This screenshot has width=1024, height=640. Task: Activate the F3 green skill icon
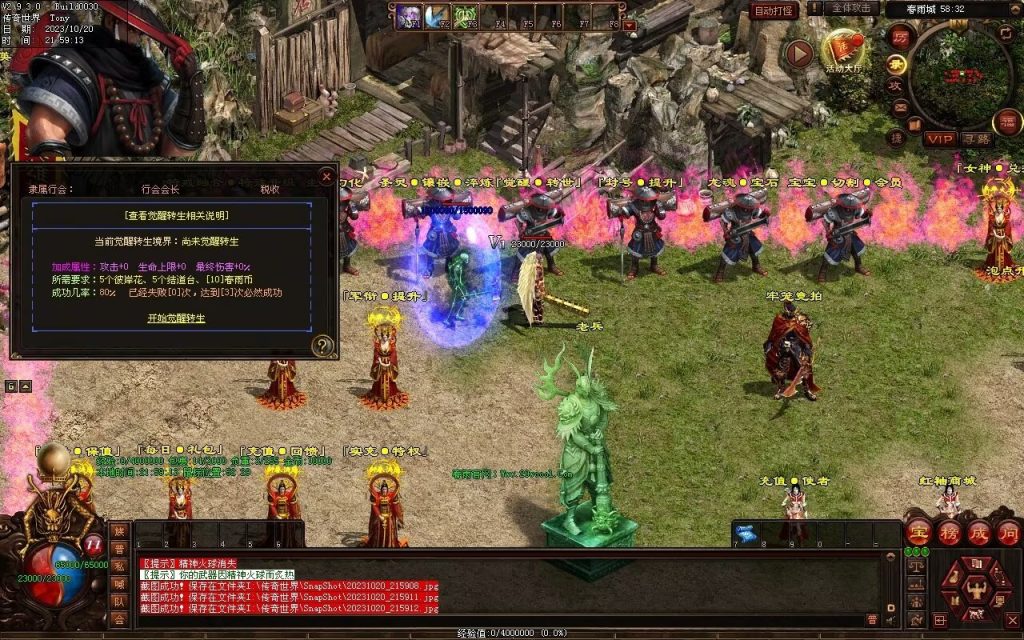click(x=465, y=16)
